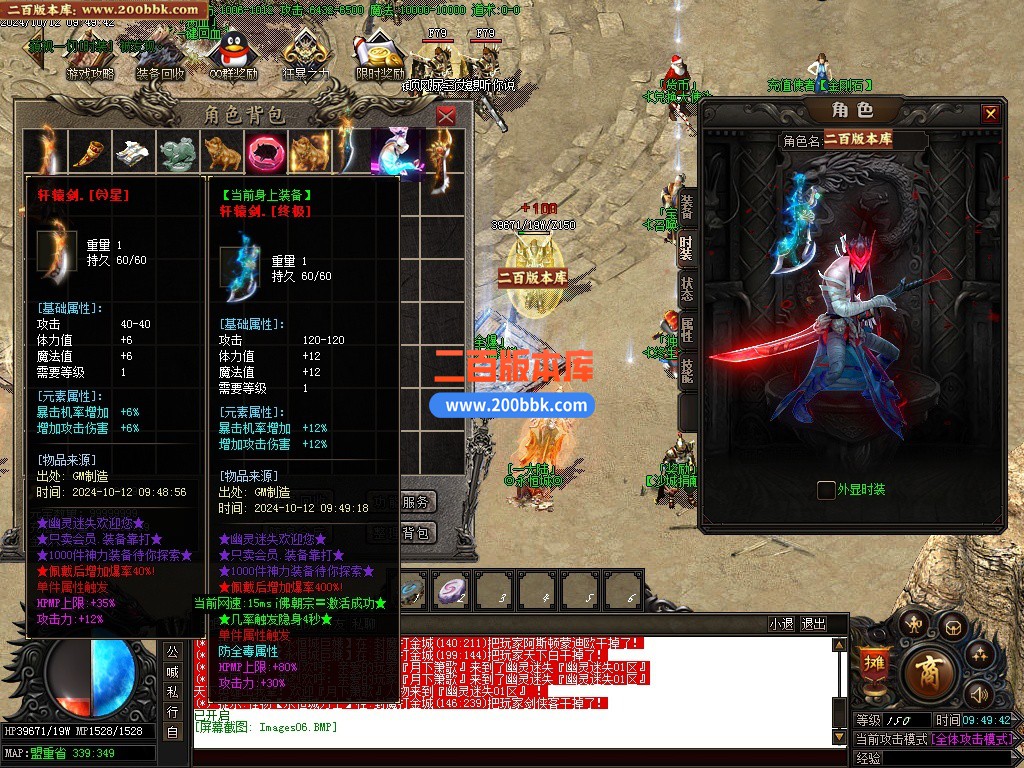Viewport: 1024px width, 768px height.
Task: Select the red pig gem bag slot
Action: (266, 151)
